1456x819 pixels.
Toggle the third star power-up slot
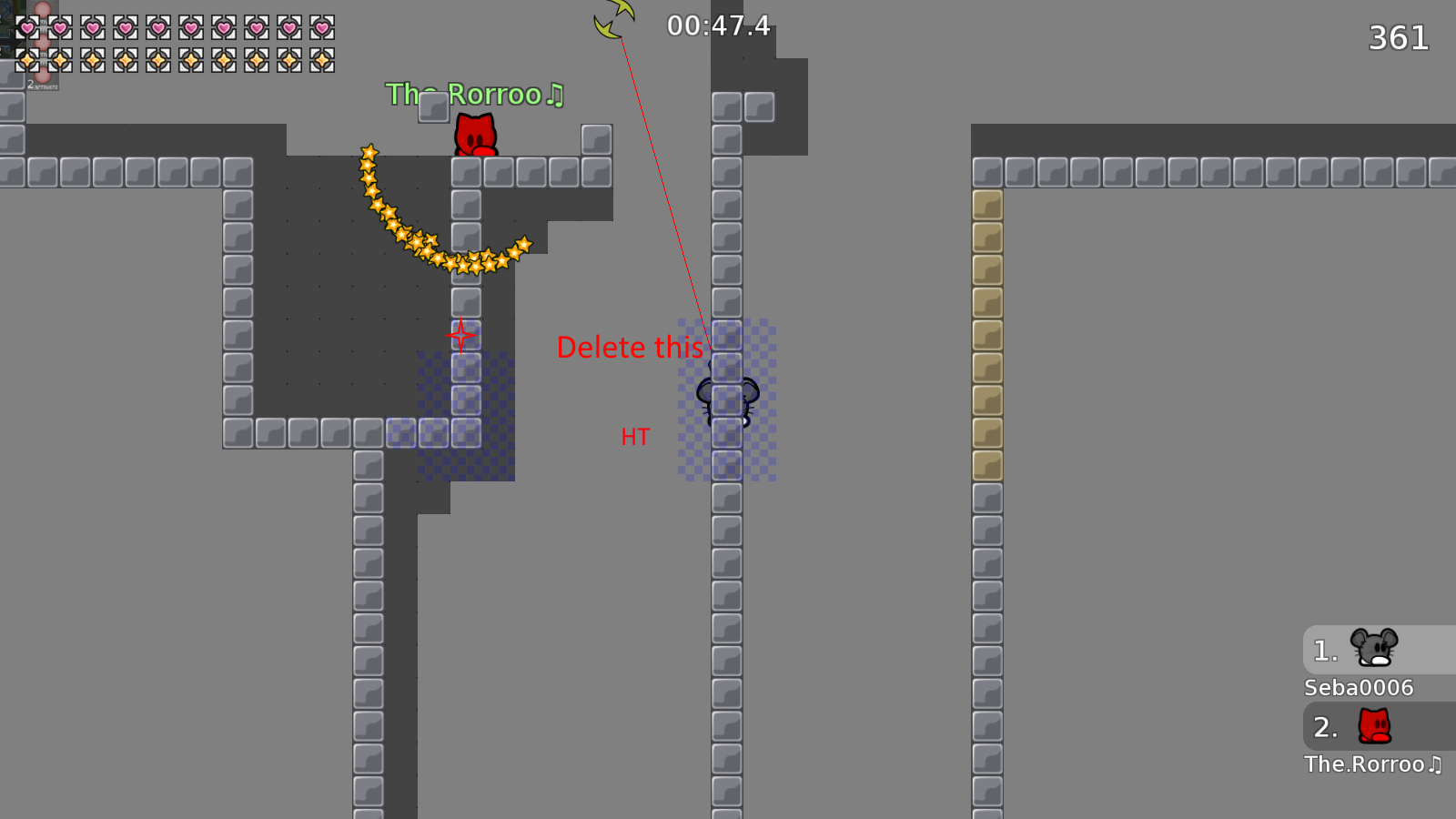pyautogui.click(x=92, y=60)
